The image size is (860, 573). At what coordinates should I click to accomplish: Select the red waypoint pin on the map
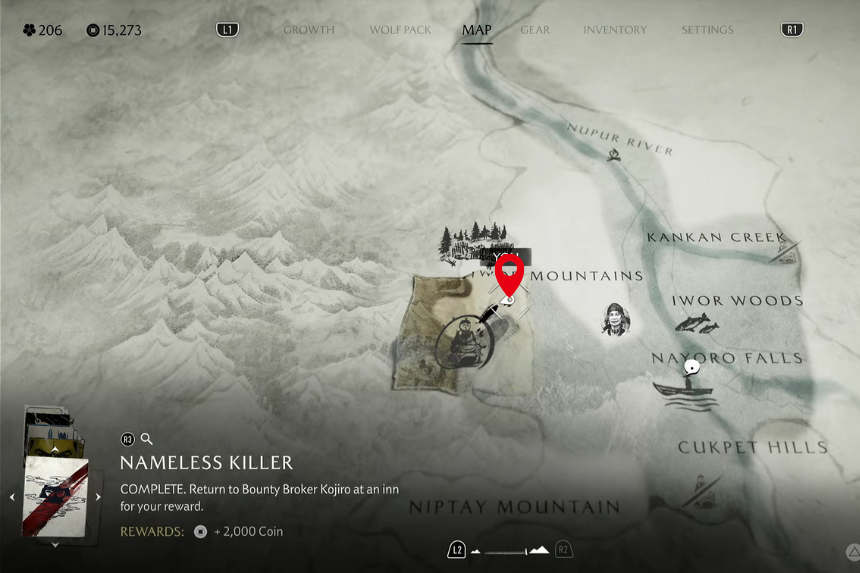[x=510, y=273]
